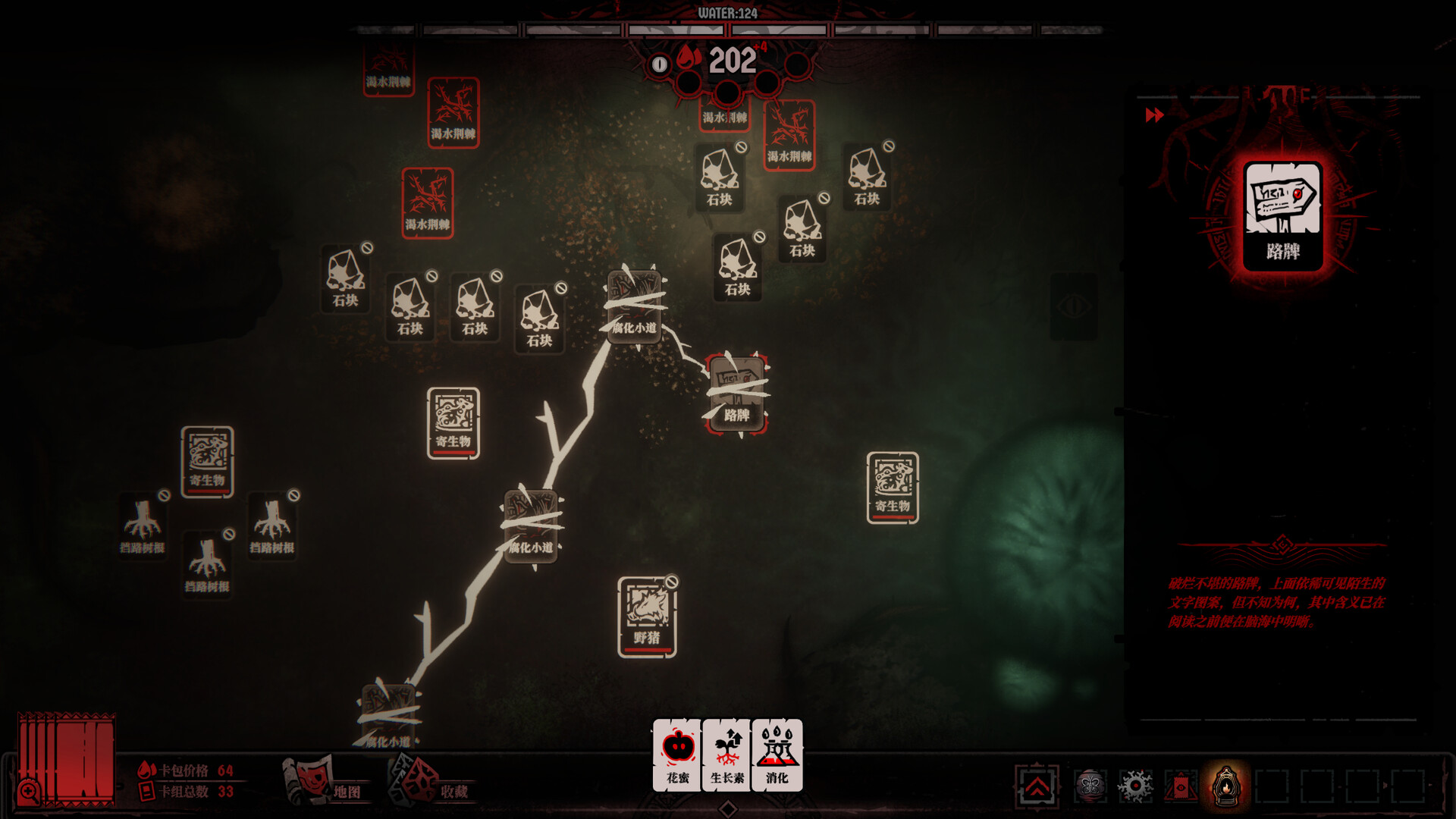This screenshot has height=819, width=1456.
Task: Select the 花蜜 (nectar) card icon
Action: [677, 755]
